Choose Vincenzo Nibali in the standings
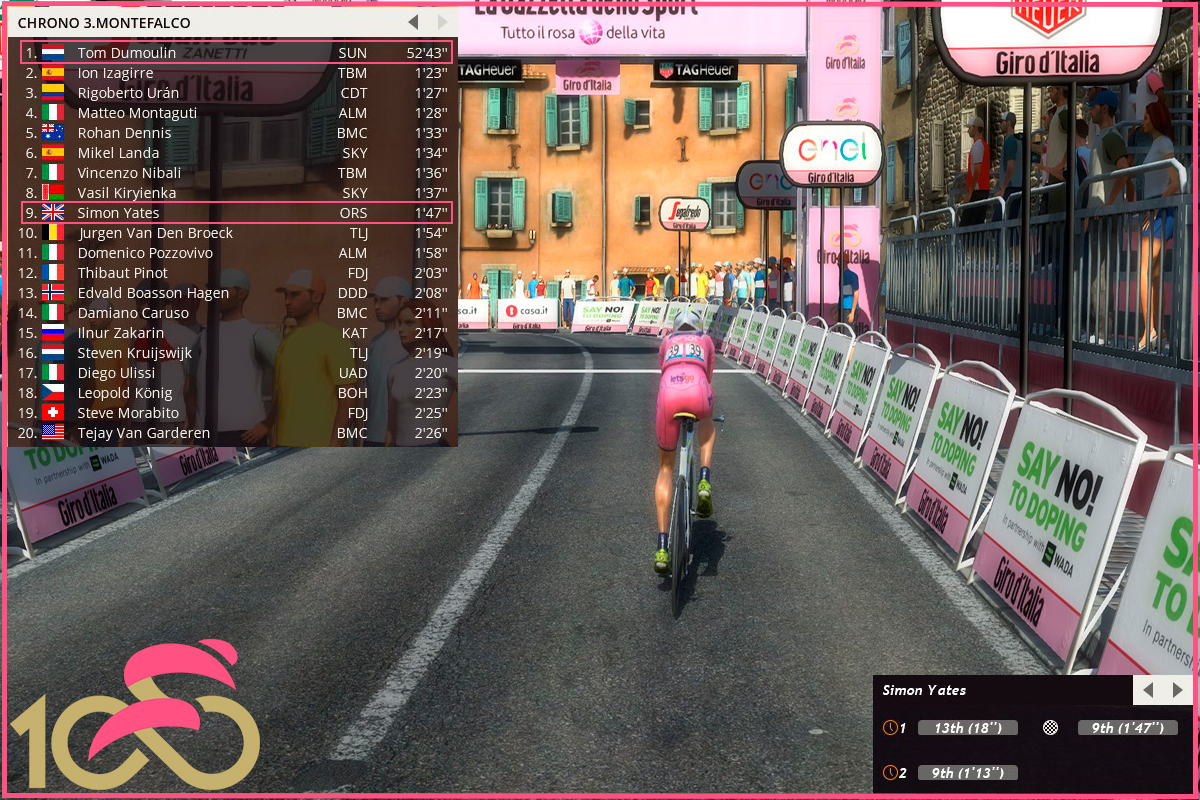 [x=236, y=173]
